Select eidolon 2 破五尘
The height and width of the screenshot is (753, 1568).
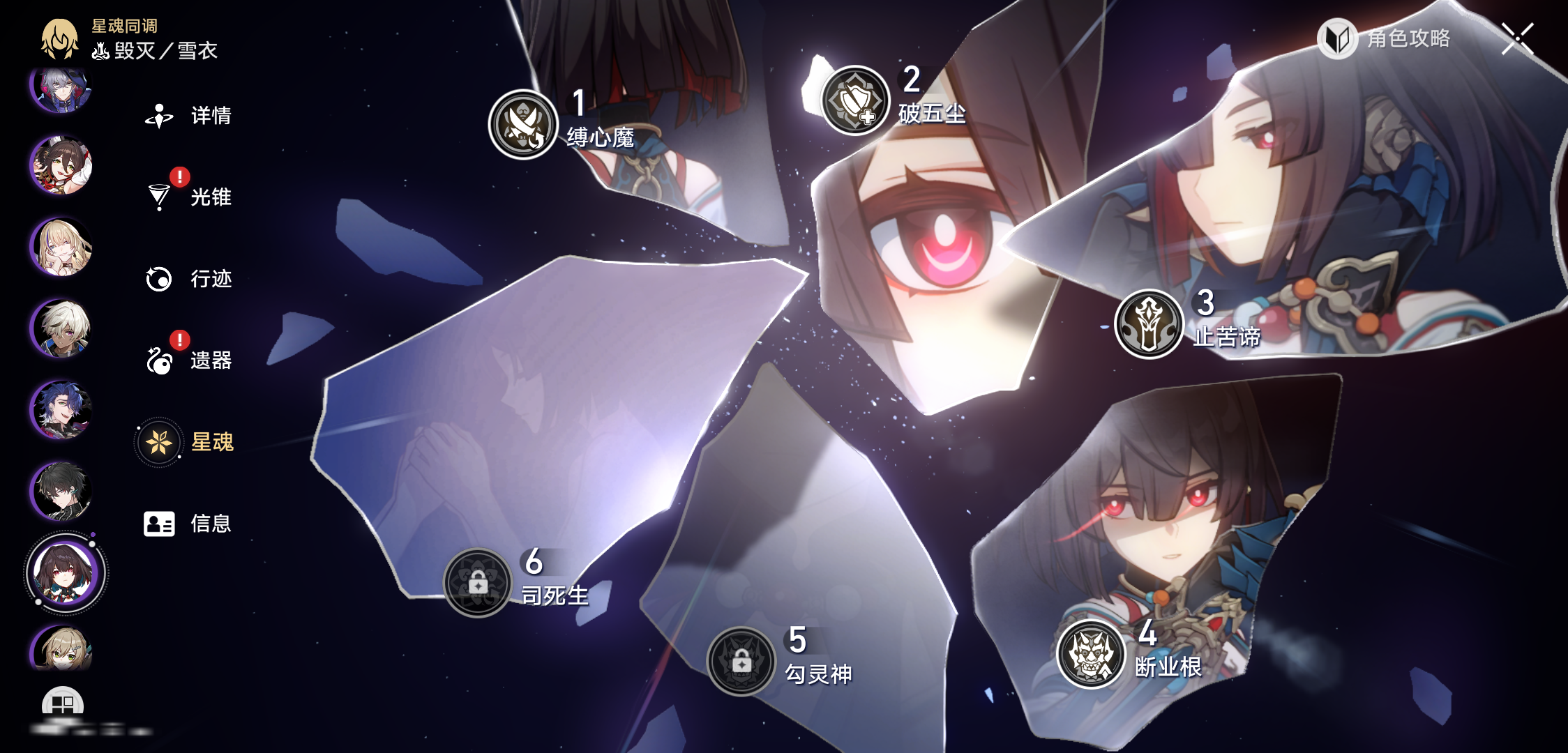point(855,101)
